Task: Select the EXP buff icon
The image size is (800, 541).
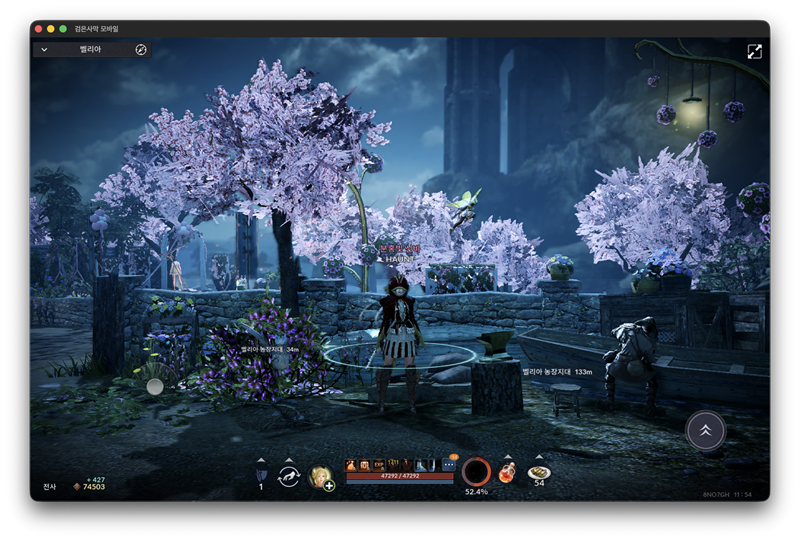Action: 380,465
